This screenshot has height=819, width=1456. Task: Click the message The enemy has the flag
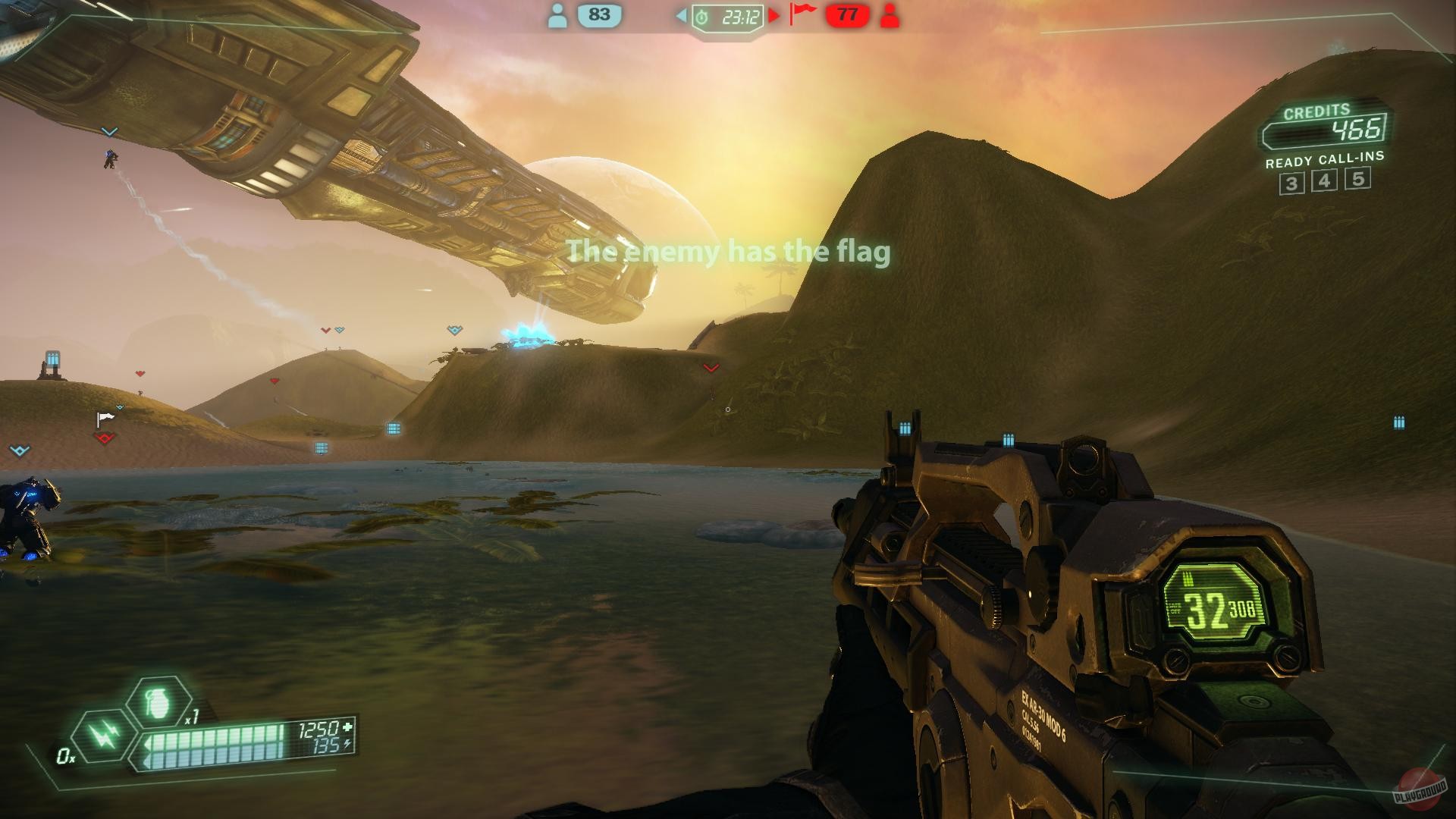pos(730,252)
